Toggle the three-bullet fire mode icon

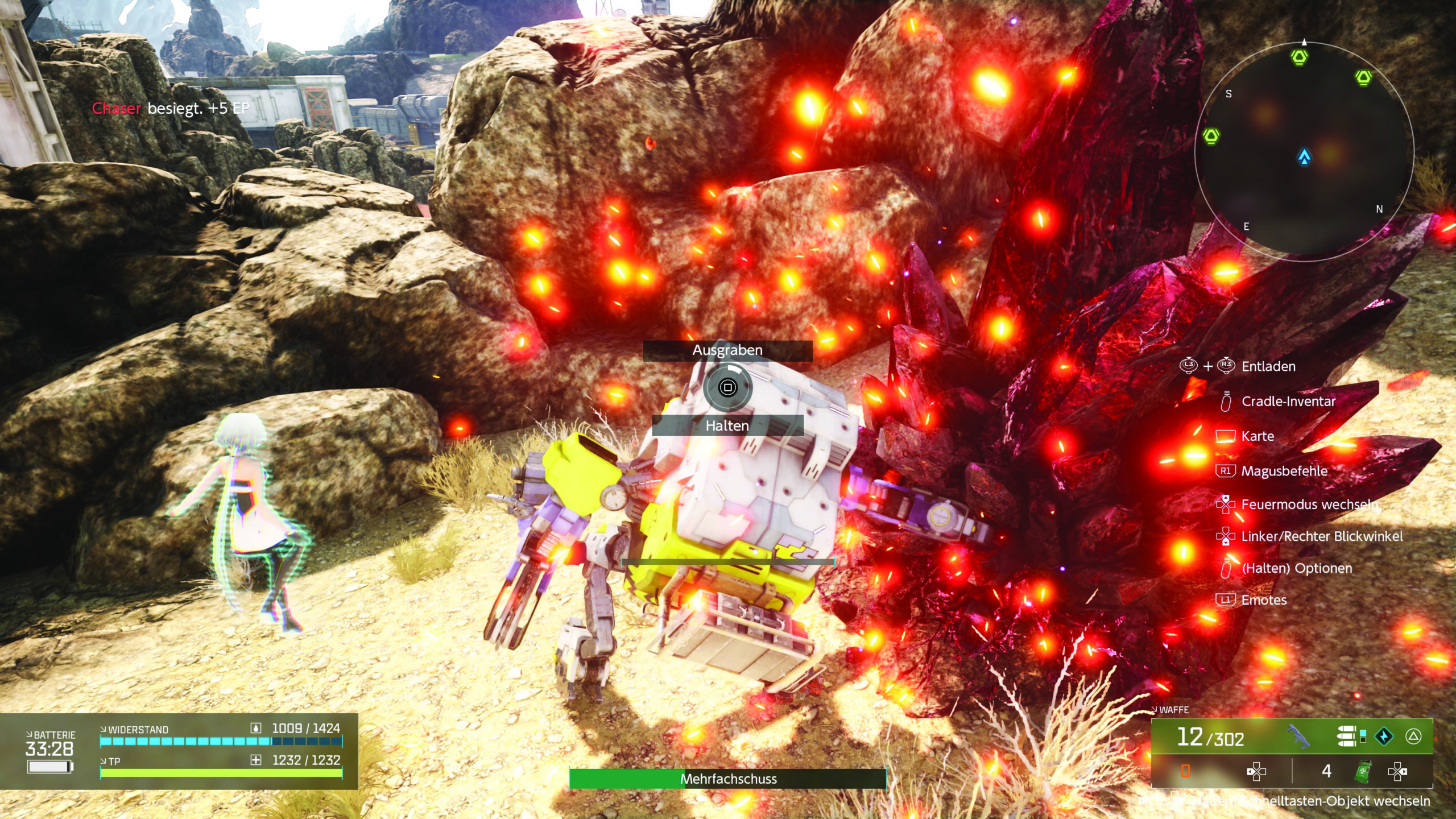coord(1347,736)
